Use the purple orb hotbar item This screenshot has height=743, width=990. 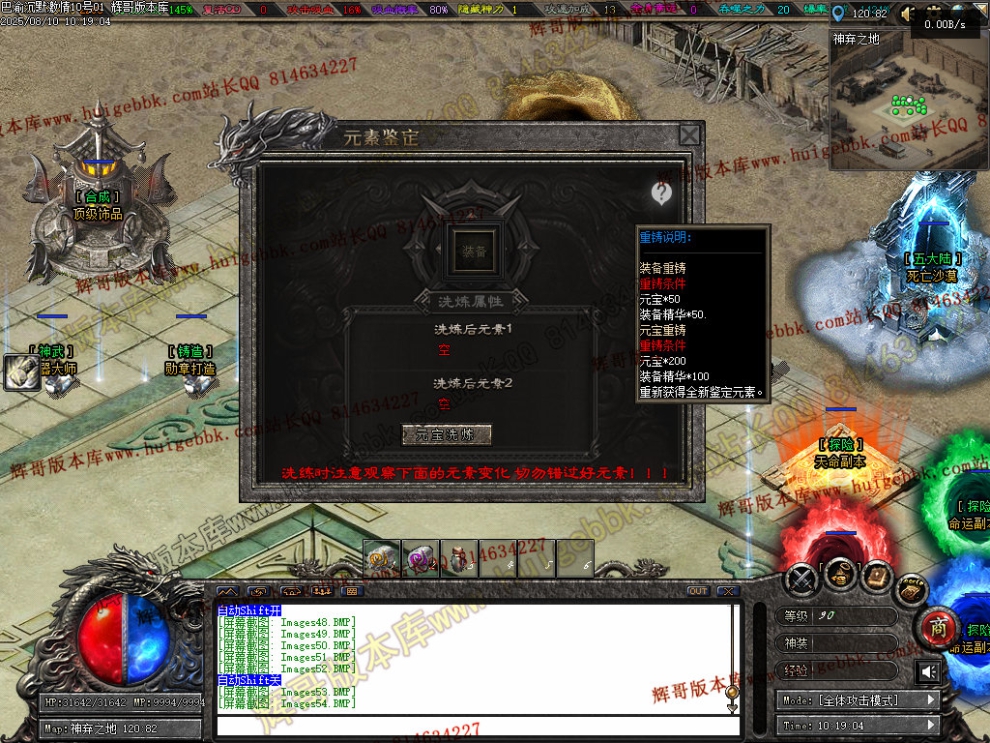click(419, 559)
